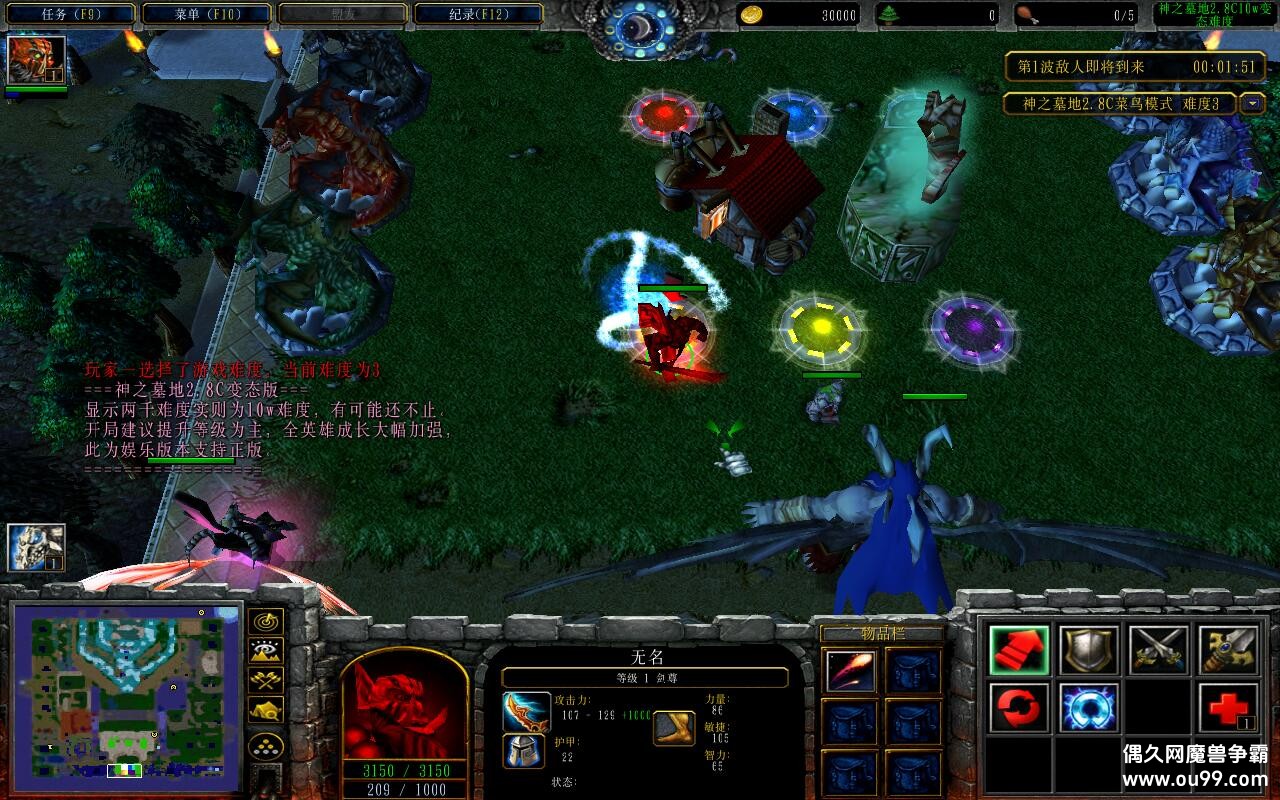Image resolution: width=1280 pixels, height=800 pixels.
Task: Activate the minimap signal ping button
Action: coord(265,622)
